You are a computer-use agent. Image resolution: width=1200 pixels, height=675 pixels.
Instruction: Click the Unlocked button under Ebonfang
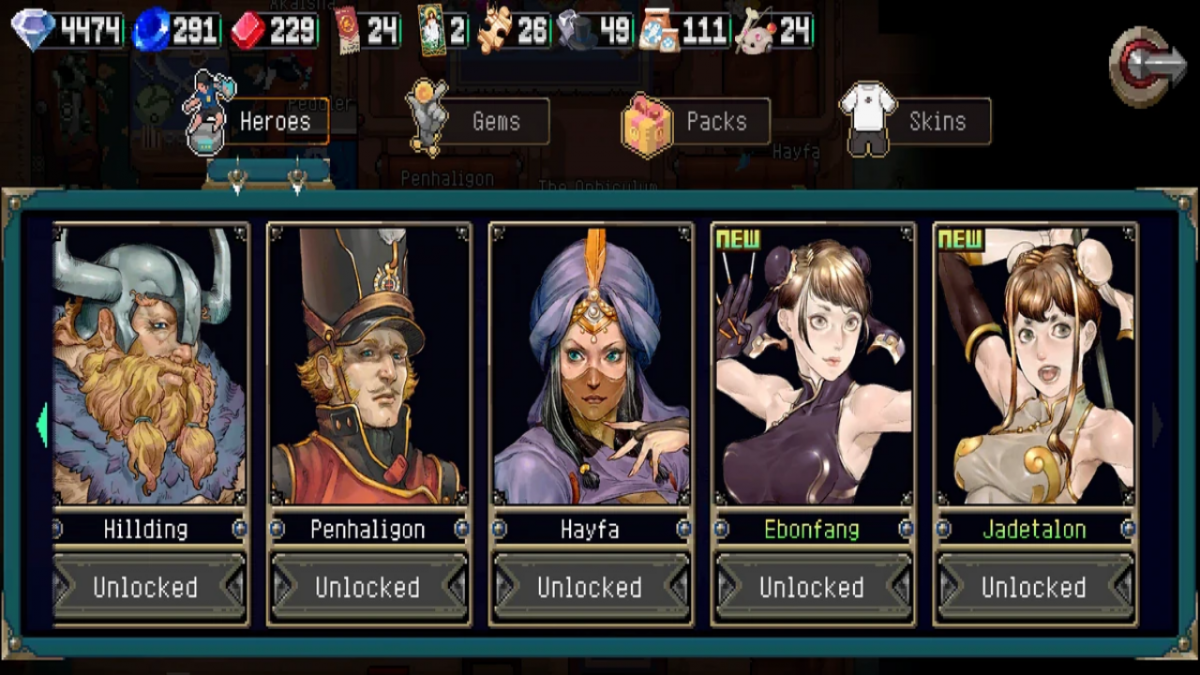click(x=812, y=588)
